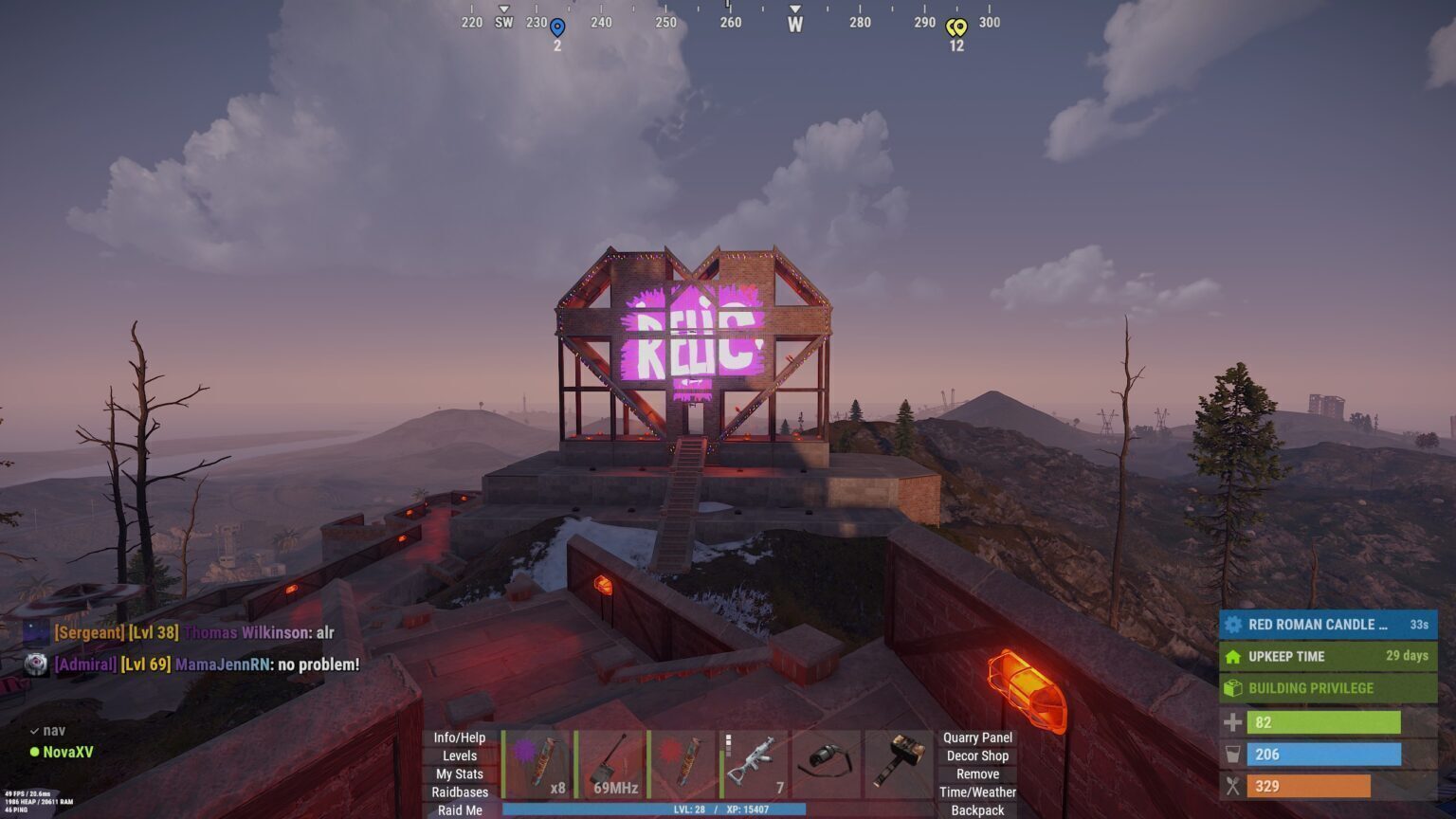Click the Raid Me button
Viewport: 1456px width, 819px height.
tap(460, 810)
